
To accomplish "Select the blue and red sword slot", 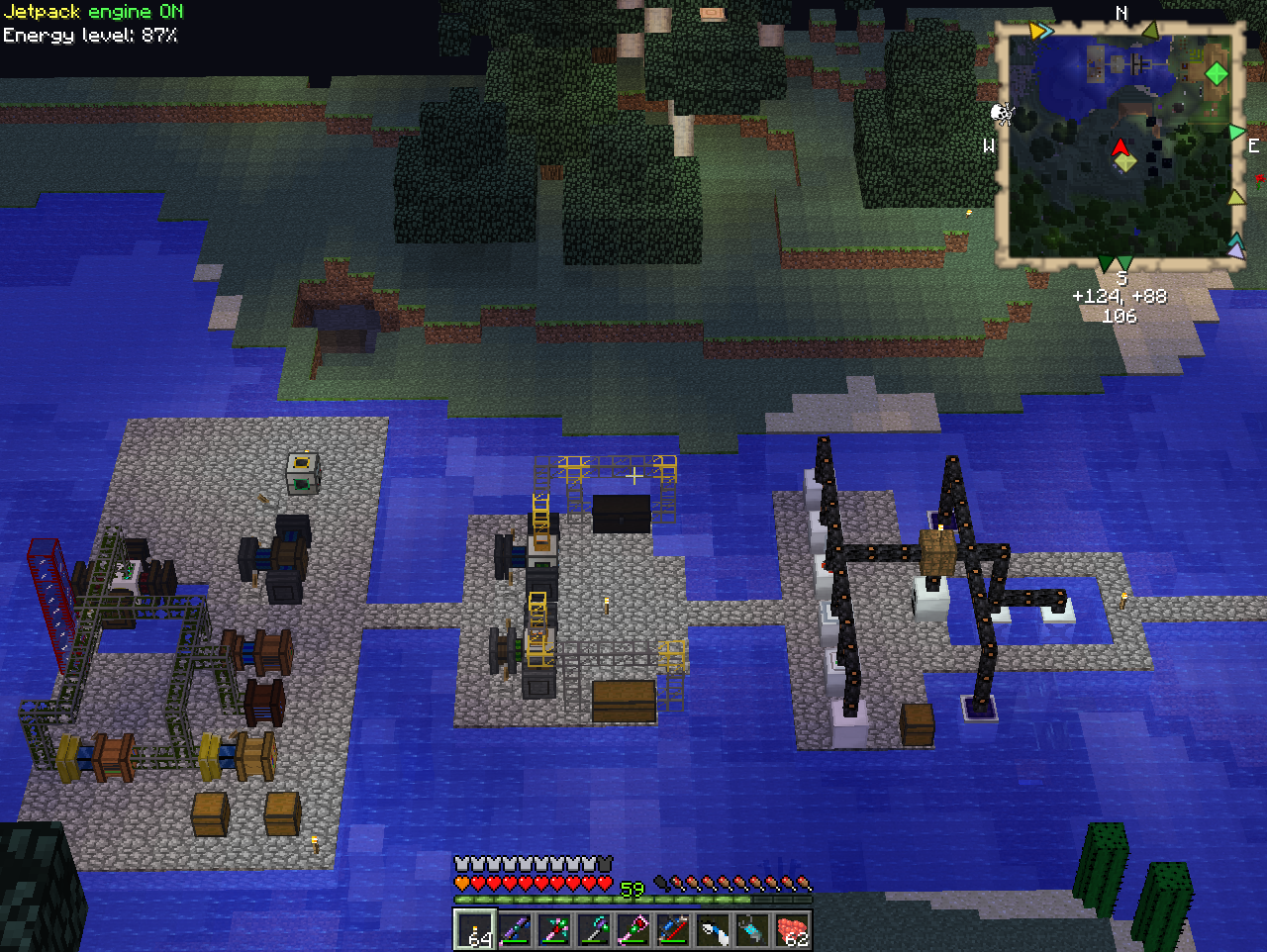I will [x=673, y=930].
